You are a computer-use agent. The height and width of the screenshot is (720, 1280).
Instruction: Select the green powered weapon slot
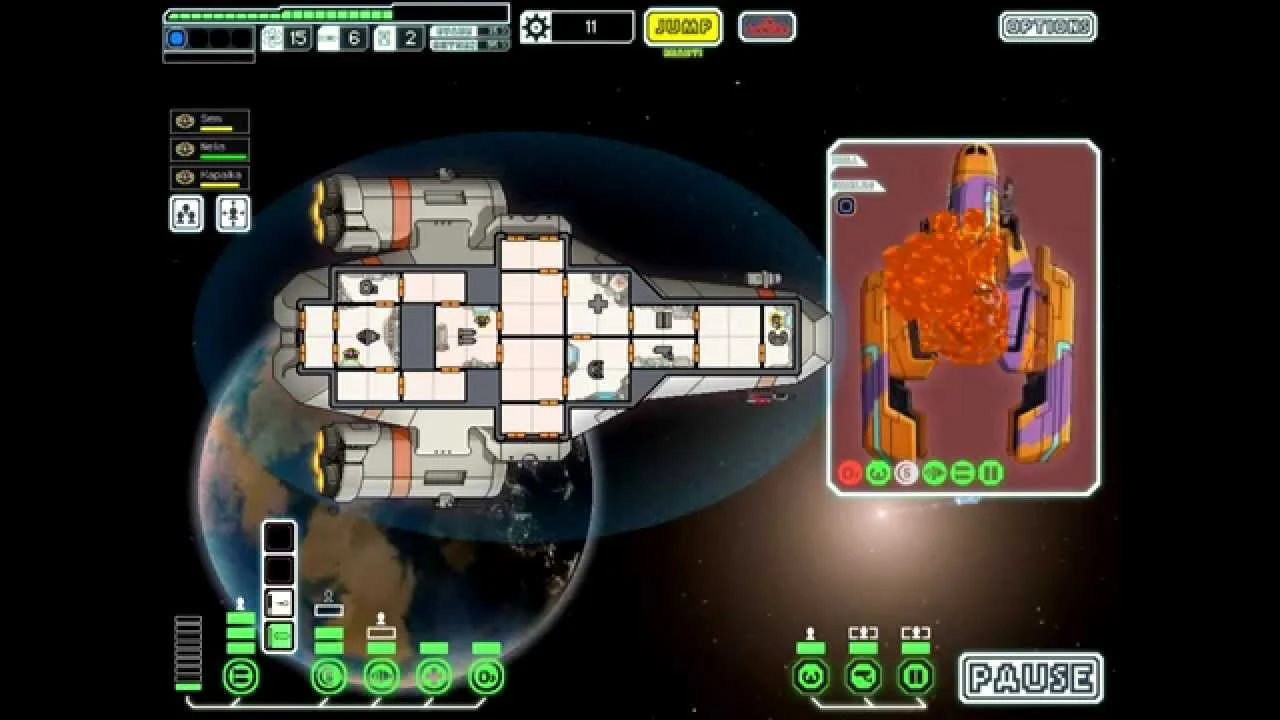pyautogui.click(x=279, y=635)
